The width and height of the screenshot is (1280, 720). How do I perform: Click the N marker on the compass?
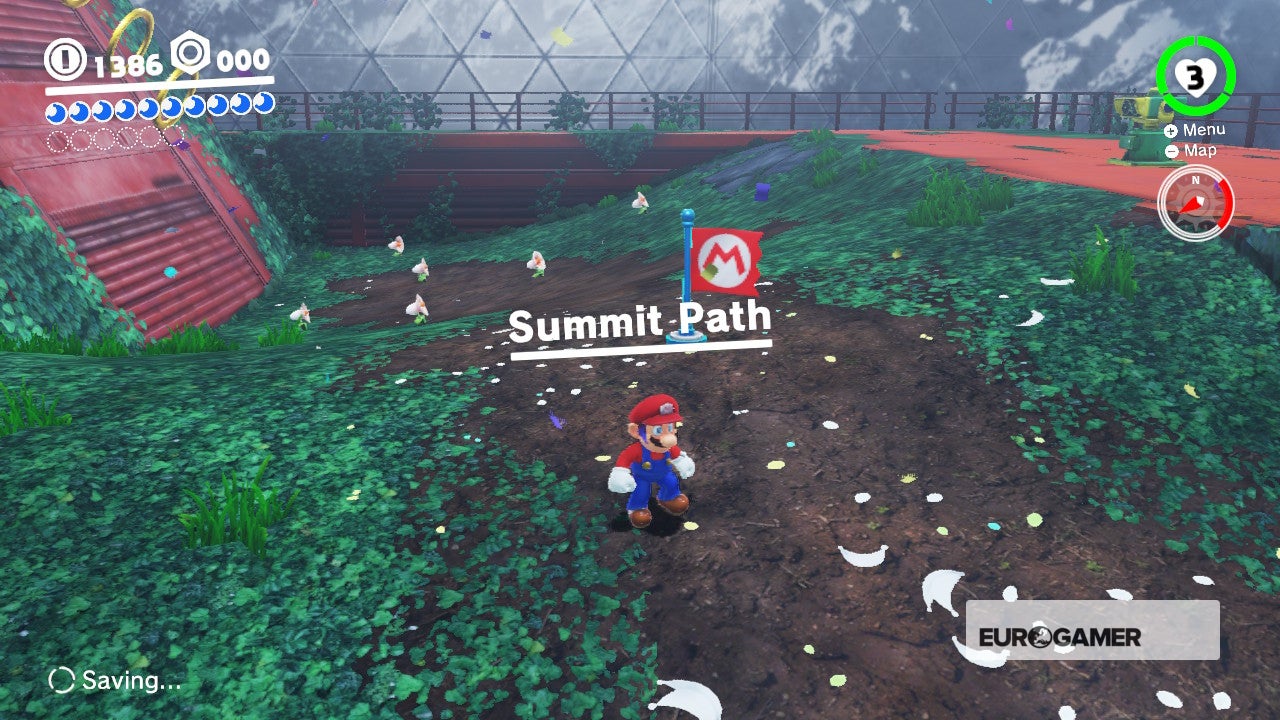(1196, 179)
